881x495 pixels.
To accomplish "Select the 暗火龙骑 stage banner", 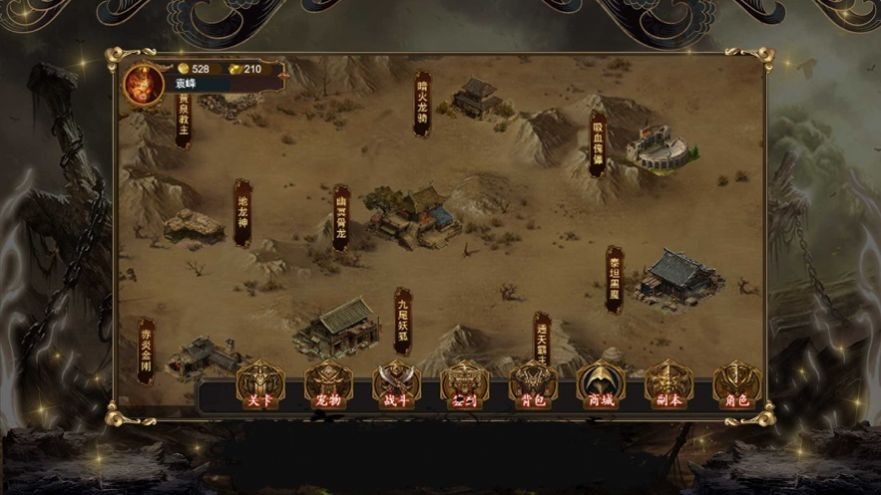I will [423, 103].
